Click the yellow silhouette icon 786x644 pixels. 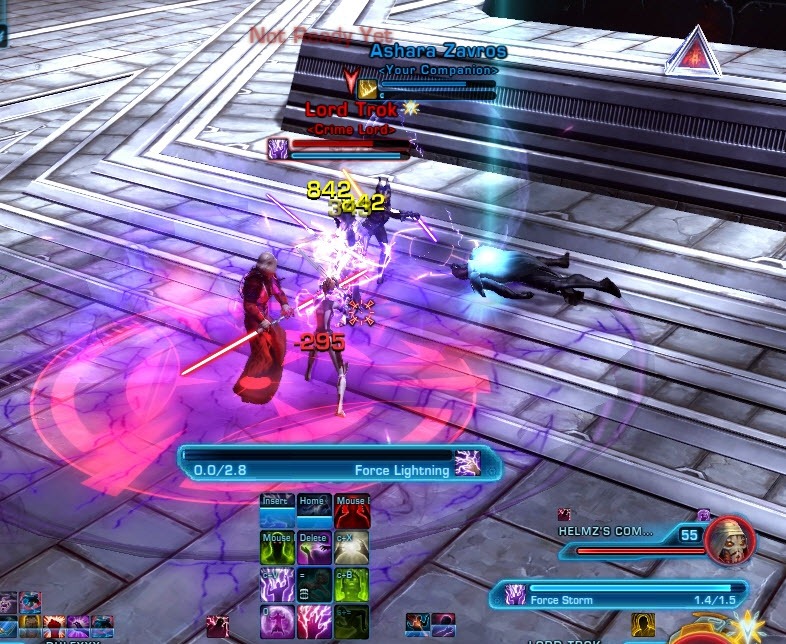tap(643, 627)
